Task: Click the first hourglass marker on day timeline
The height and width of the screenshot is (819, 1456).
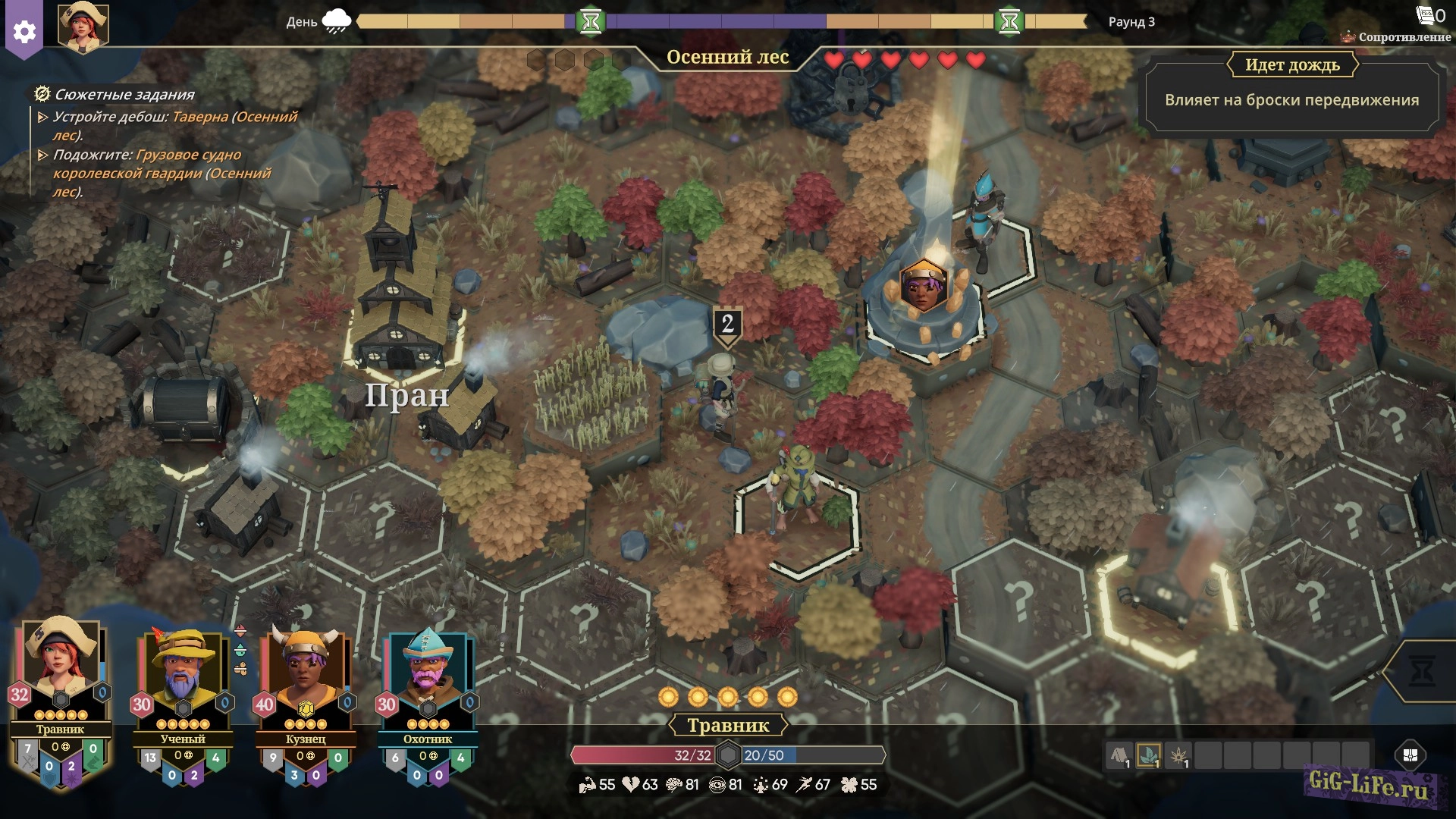Action: (591, 21)
